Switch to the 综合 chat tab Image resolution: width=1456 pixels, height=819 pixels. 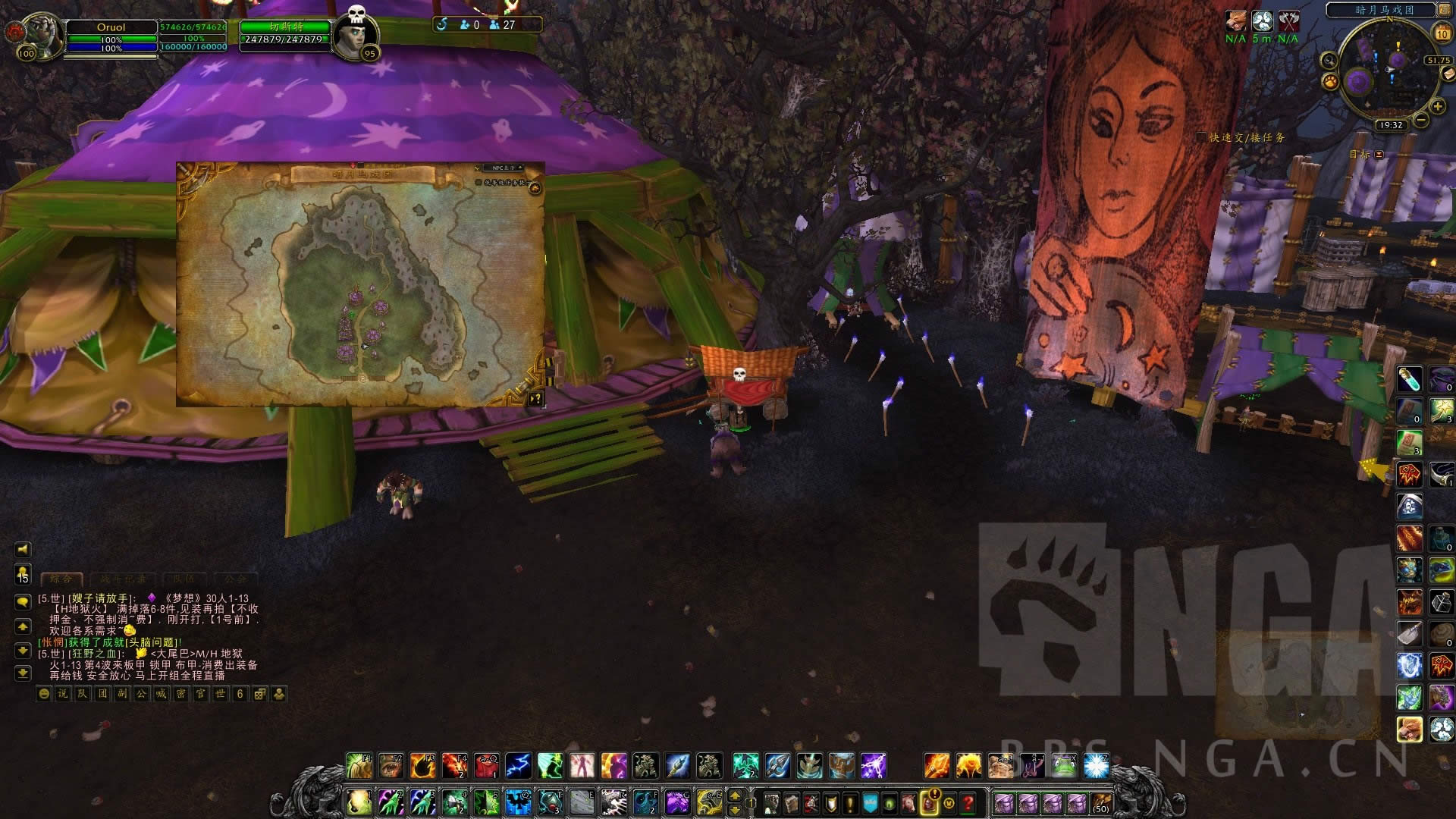[61, 579]
